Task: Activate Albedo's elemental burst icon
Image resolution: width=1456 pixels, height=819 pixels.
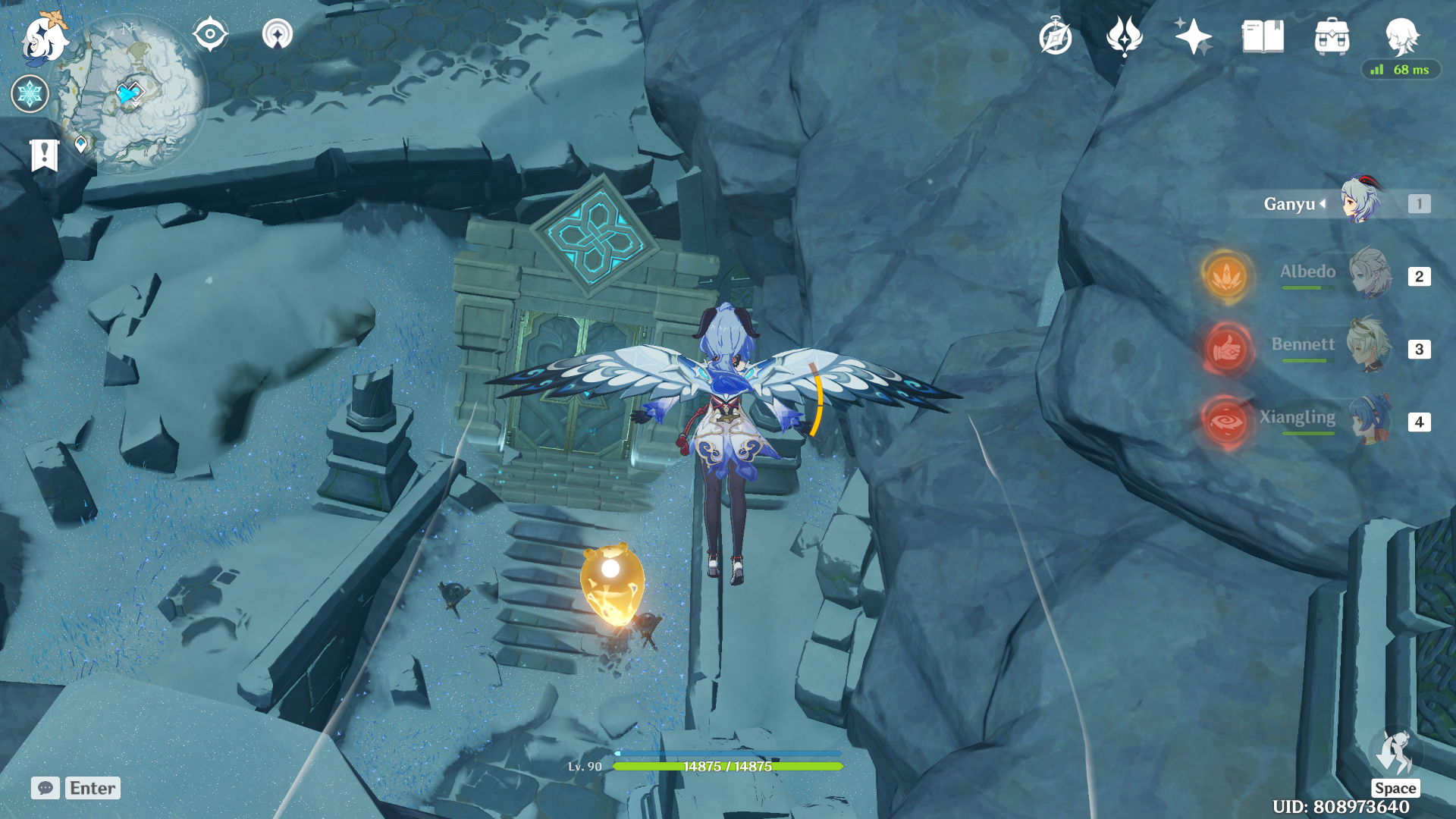Action: coord(1226,276)
